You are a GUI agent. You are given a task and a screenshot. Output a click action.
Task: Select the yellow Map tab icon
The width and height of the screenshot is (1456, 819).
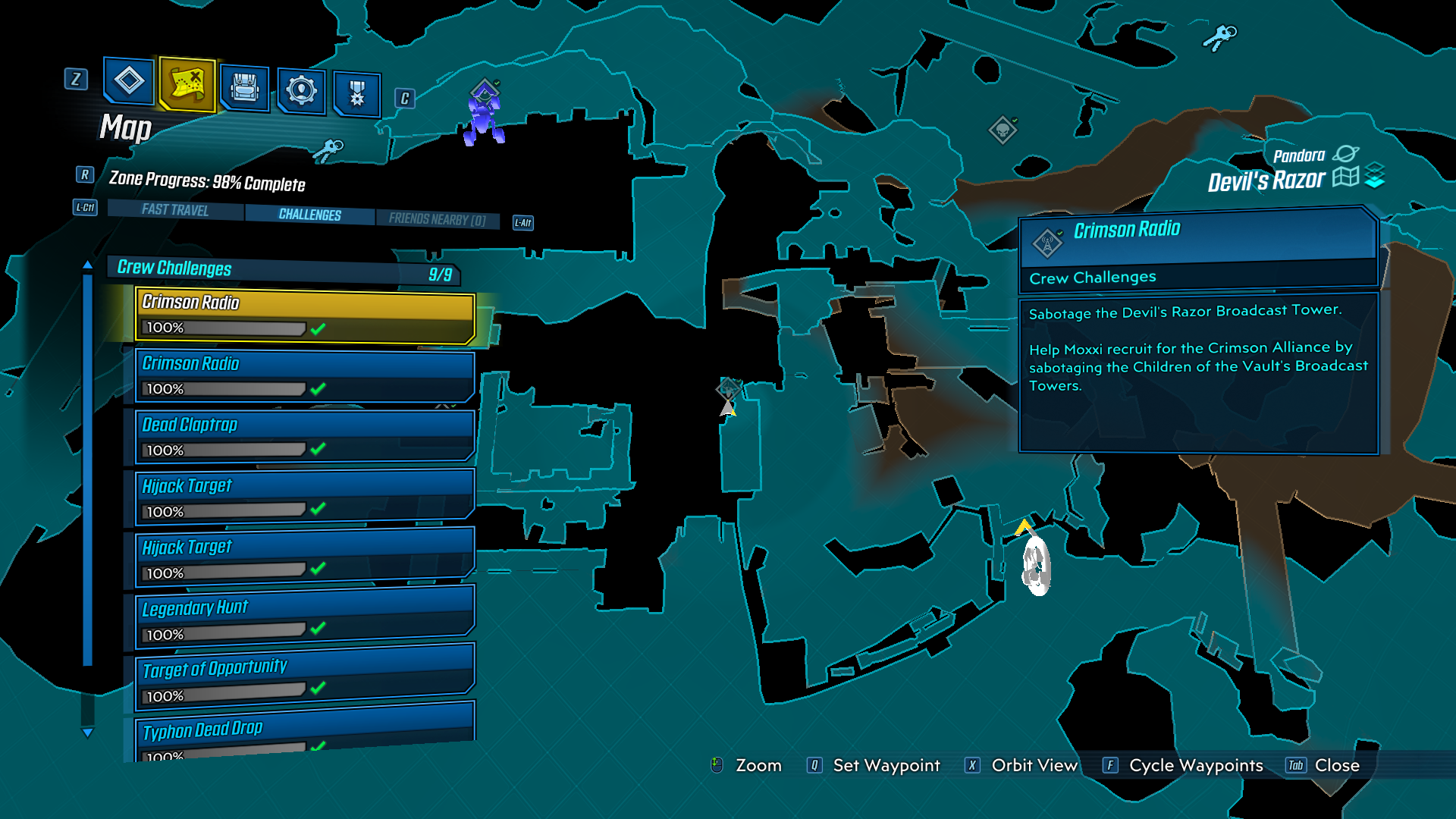point(187,83)
